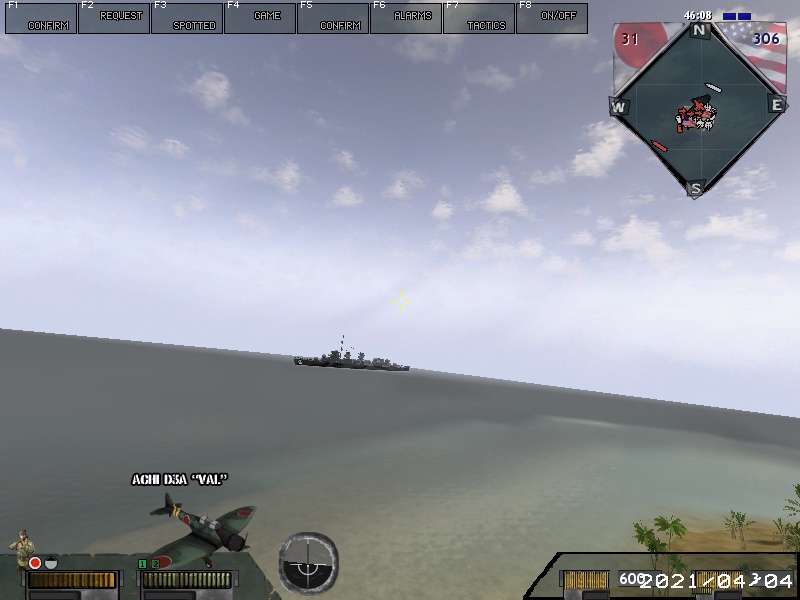Screen dimensions: 800x600
Task: Click the diamond-shaped minimap
Action: [x=697, y=106]
